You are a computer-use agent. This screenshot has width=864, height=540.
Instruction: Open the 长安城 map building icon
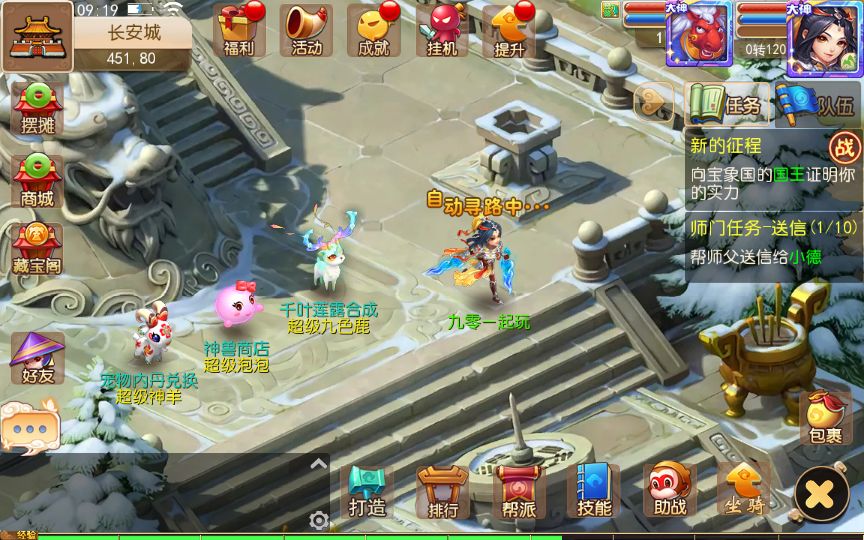(x=37, y=37)
